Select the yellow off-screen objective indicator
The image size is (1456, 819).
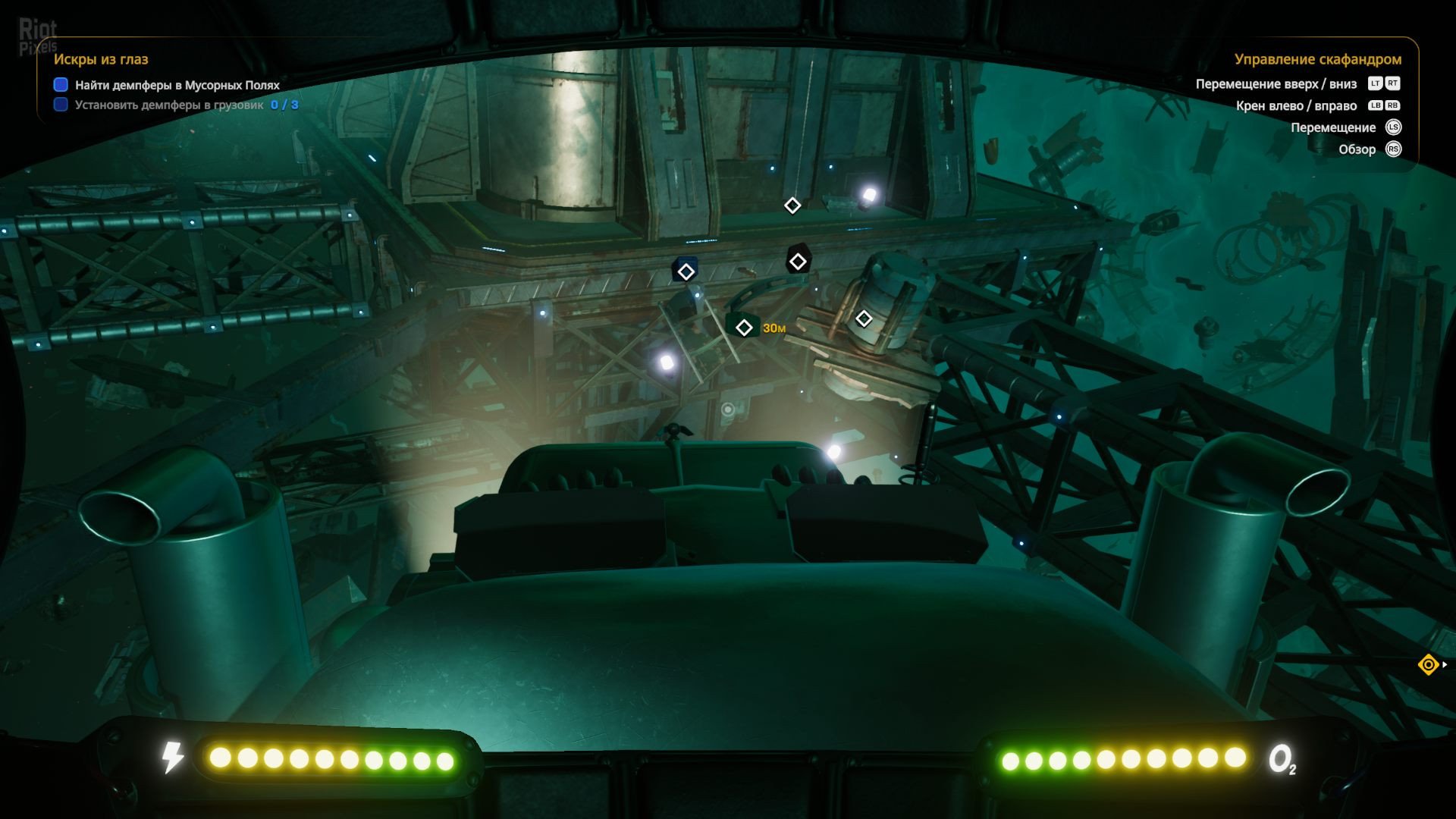coord(1428,665)
